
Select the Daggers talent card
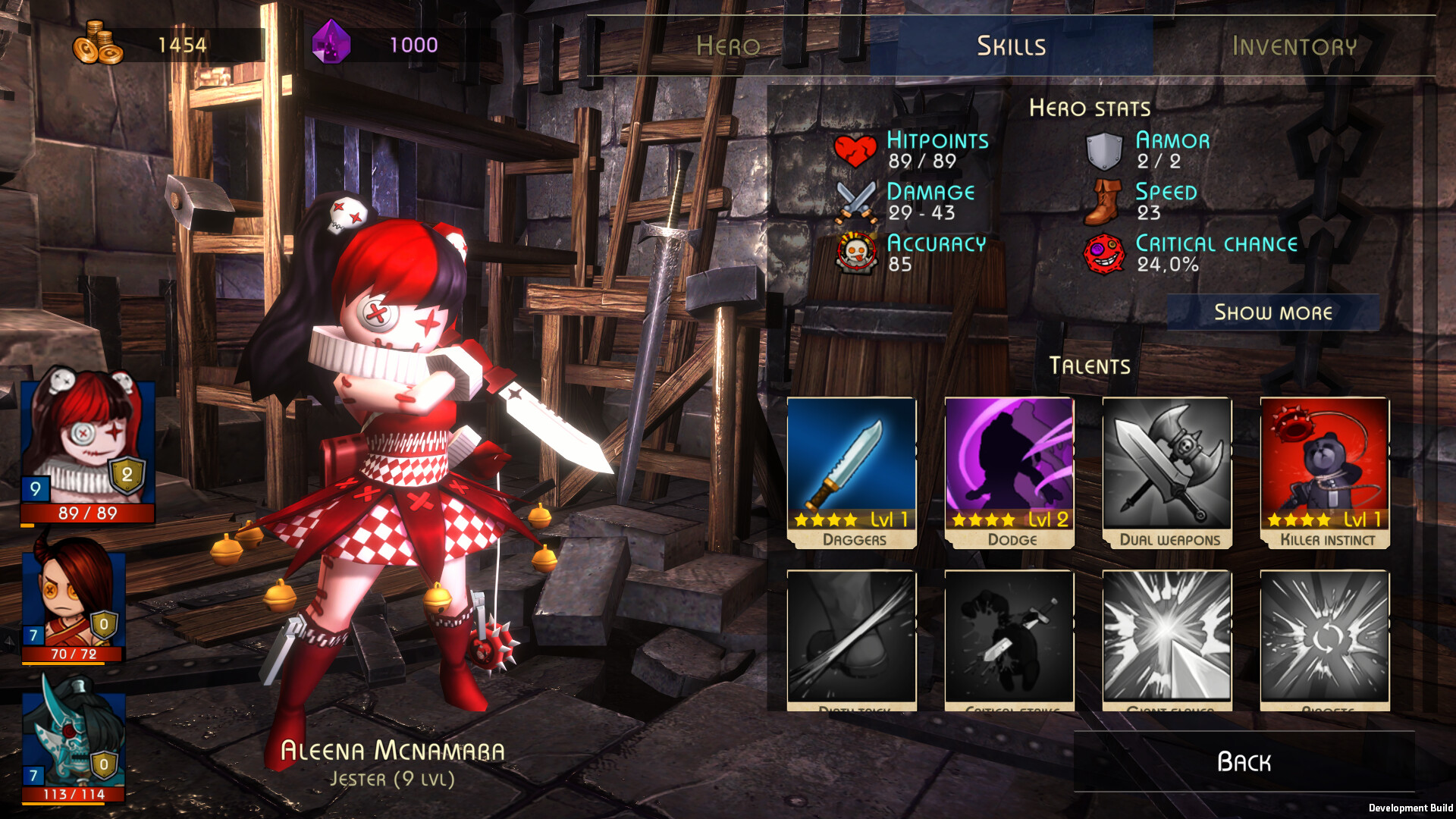point(851,470)
